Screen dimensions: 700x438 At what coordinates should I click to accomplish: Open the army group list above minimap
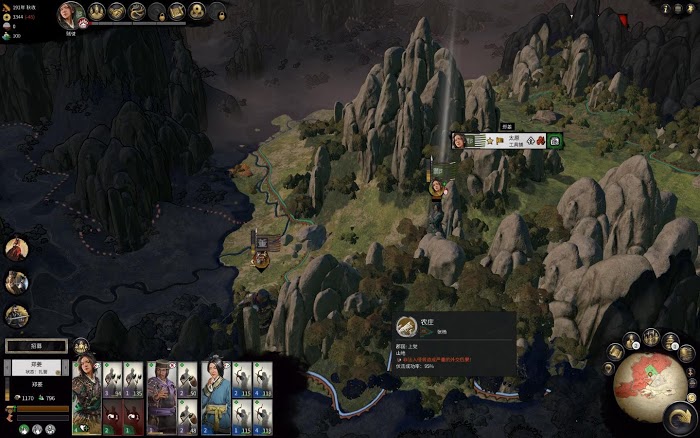coord(633,341)
